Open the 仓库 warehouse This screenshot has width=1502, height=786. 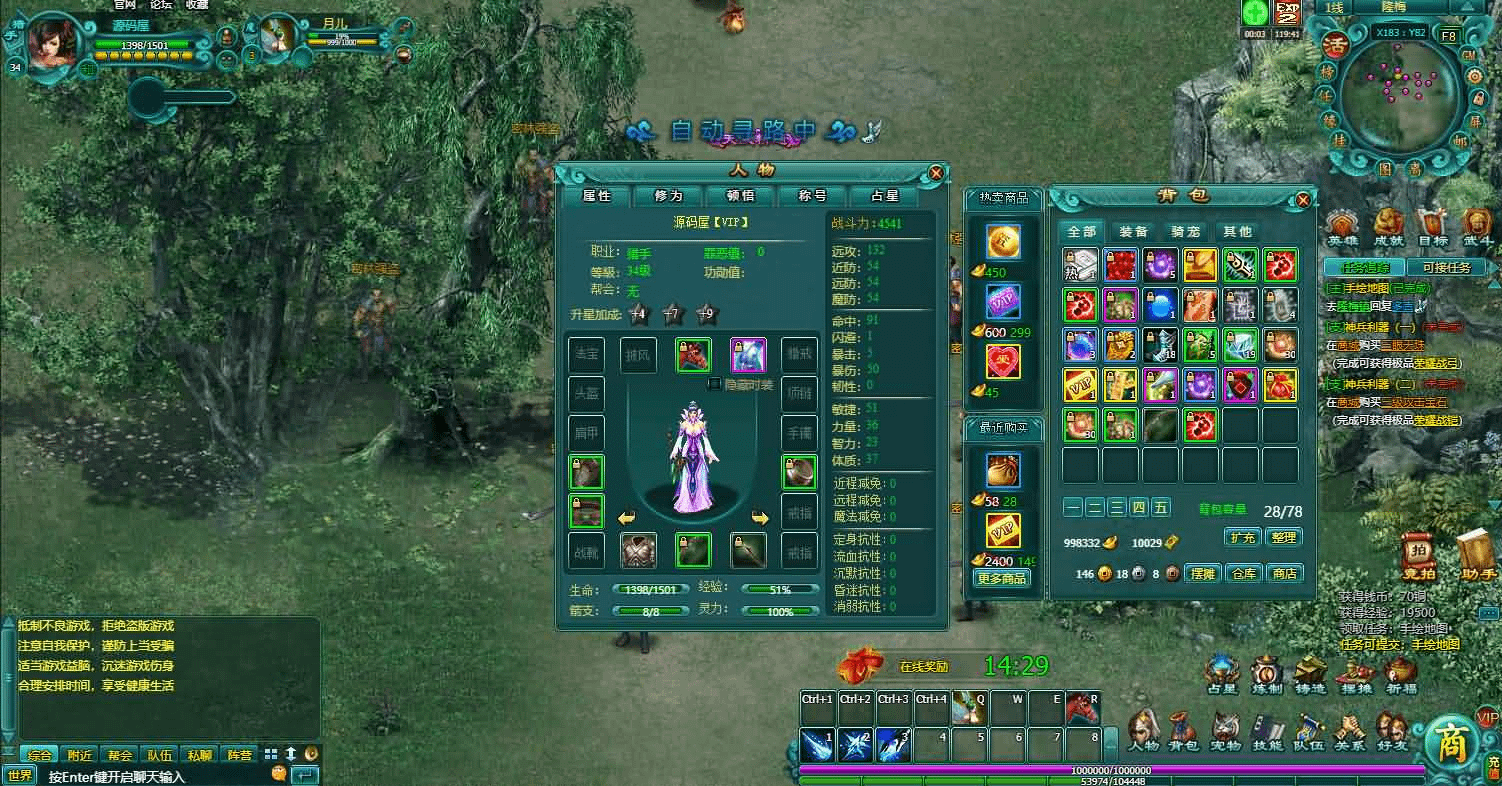coord(1243,573)
